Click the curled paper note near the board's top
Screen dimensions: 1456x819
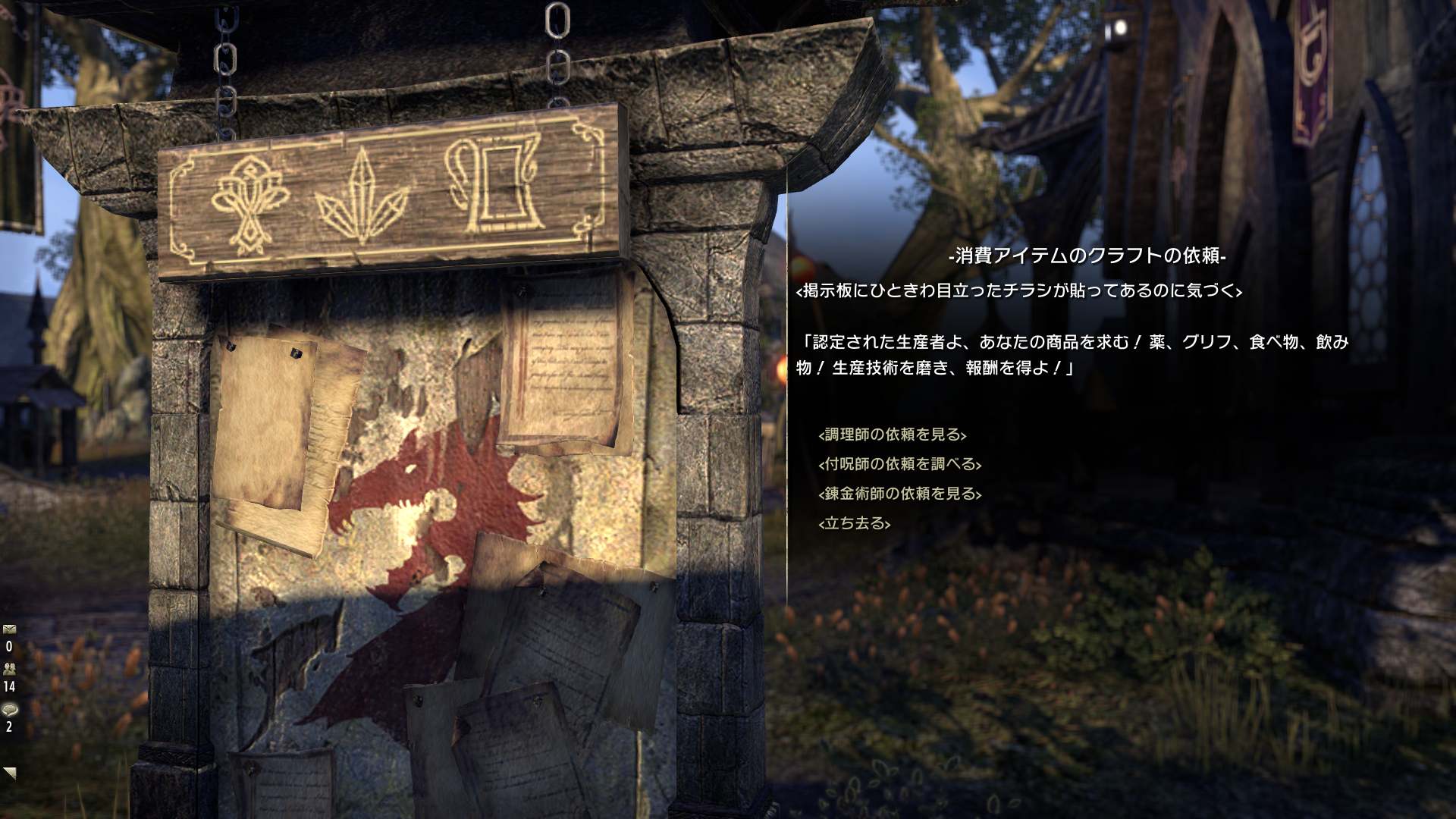point(565,364)
